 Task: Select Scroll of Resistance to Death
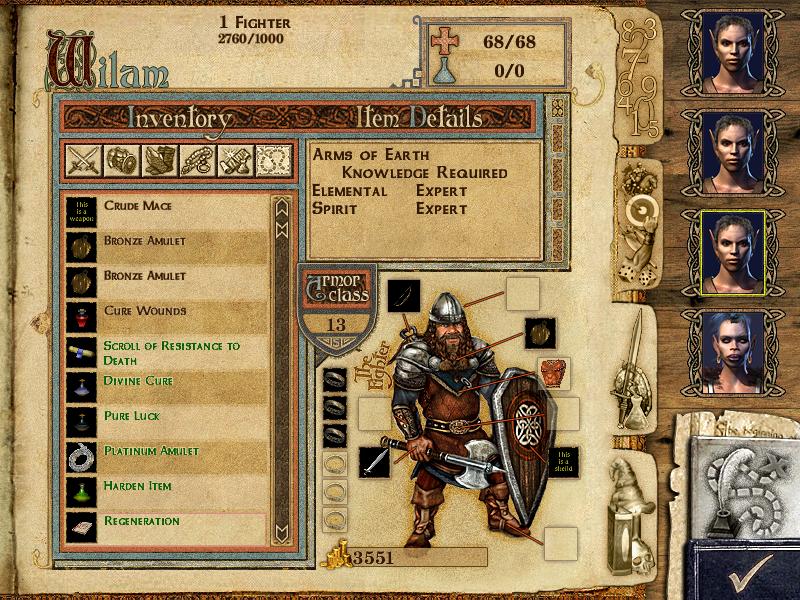point(170,352)
